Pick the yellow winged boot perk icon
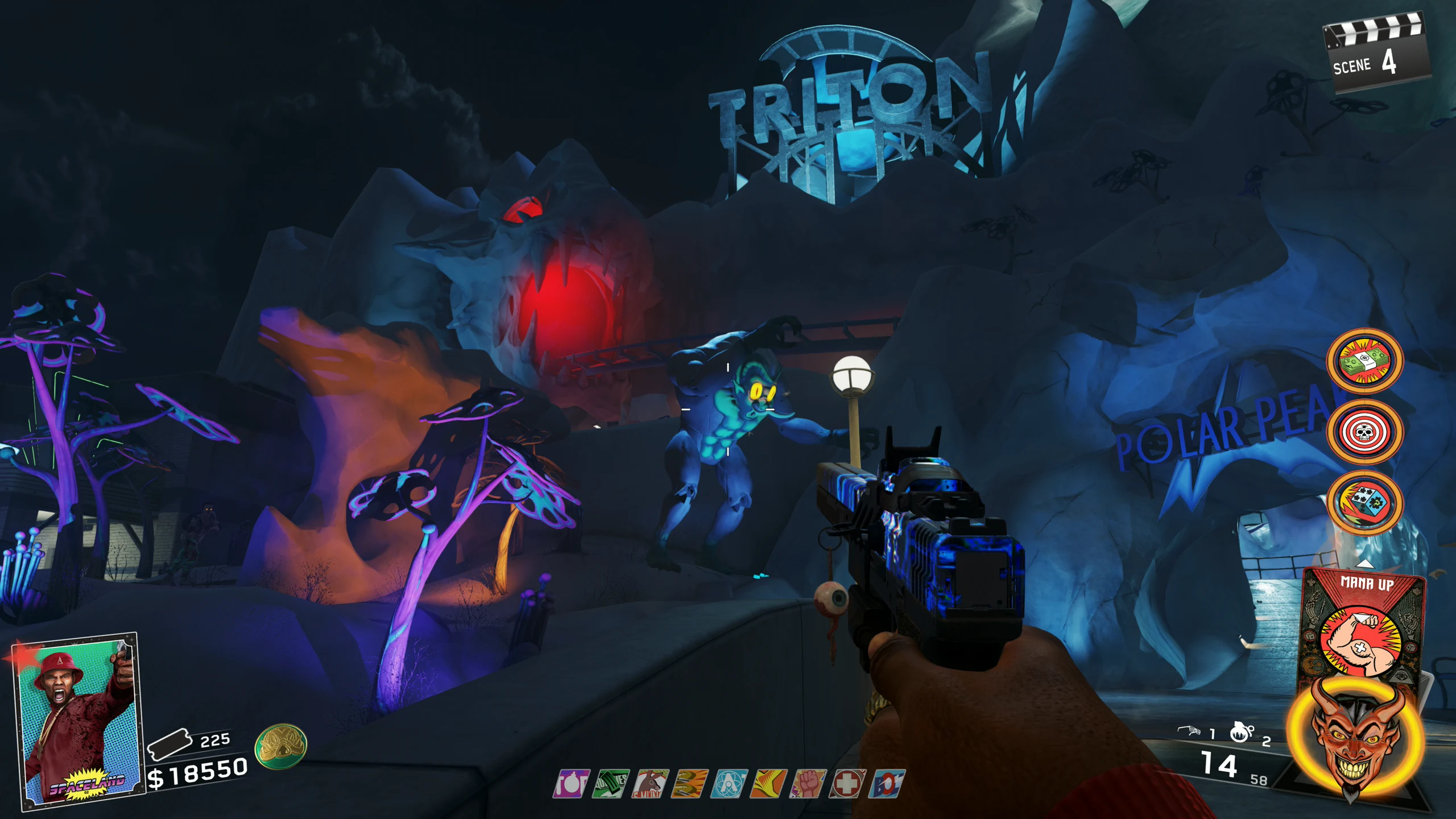The height and width of the screenshot is (819, 1456). click(768, 784)
